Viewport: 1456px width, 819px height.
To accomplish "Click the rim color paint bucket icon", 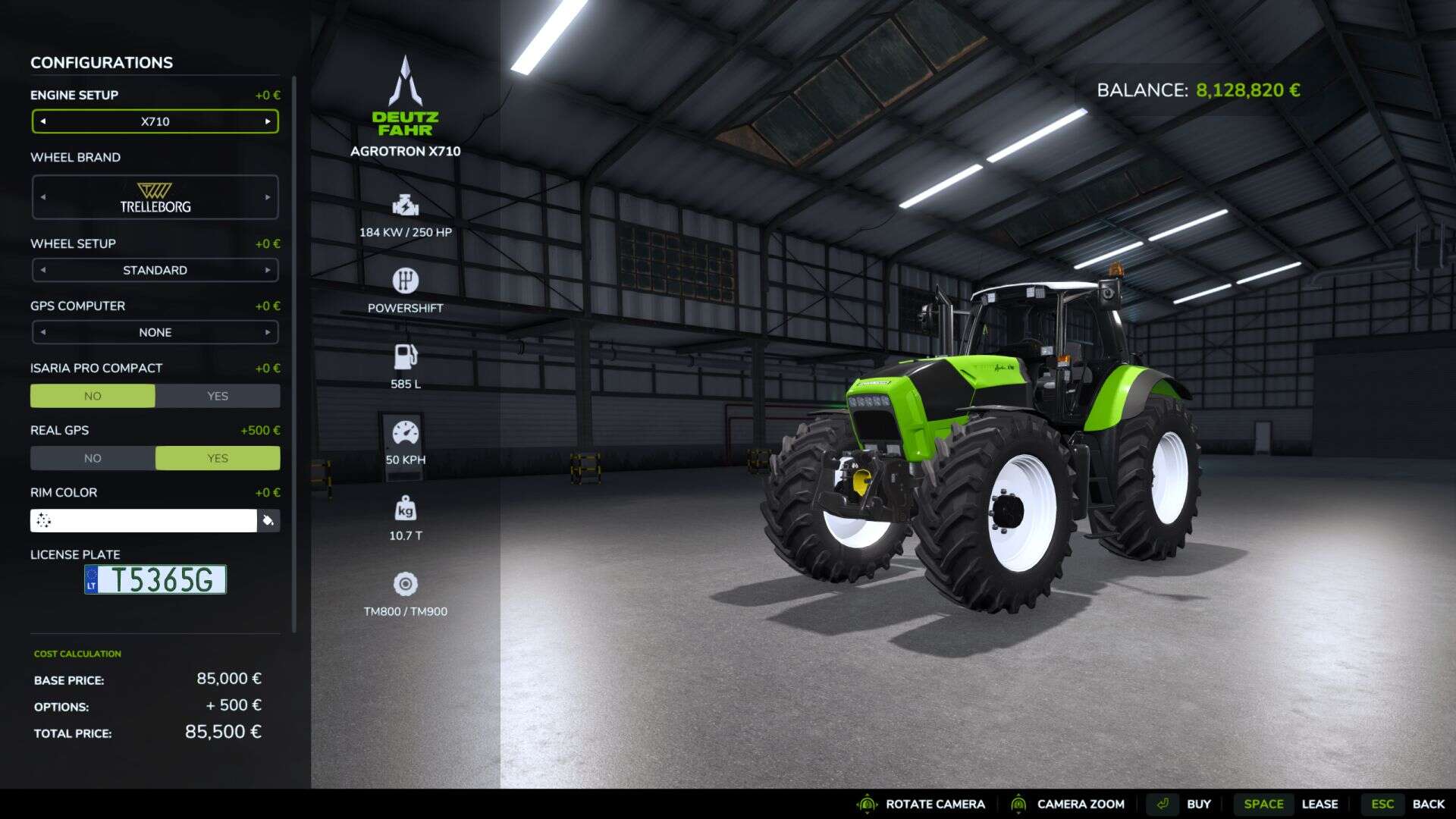I will click(x=268, y=520).
